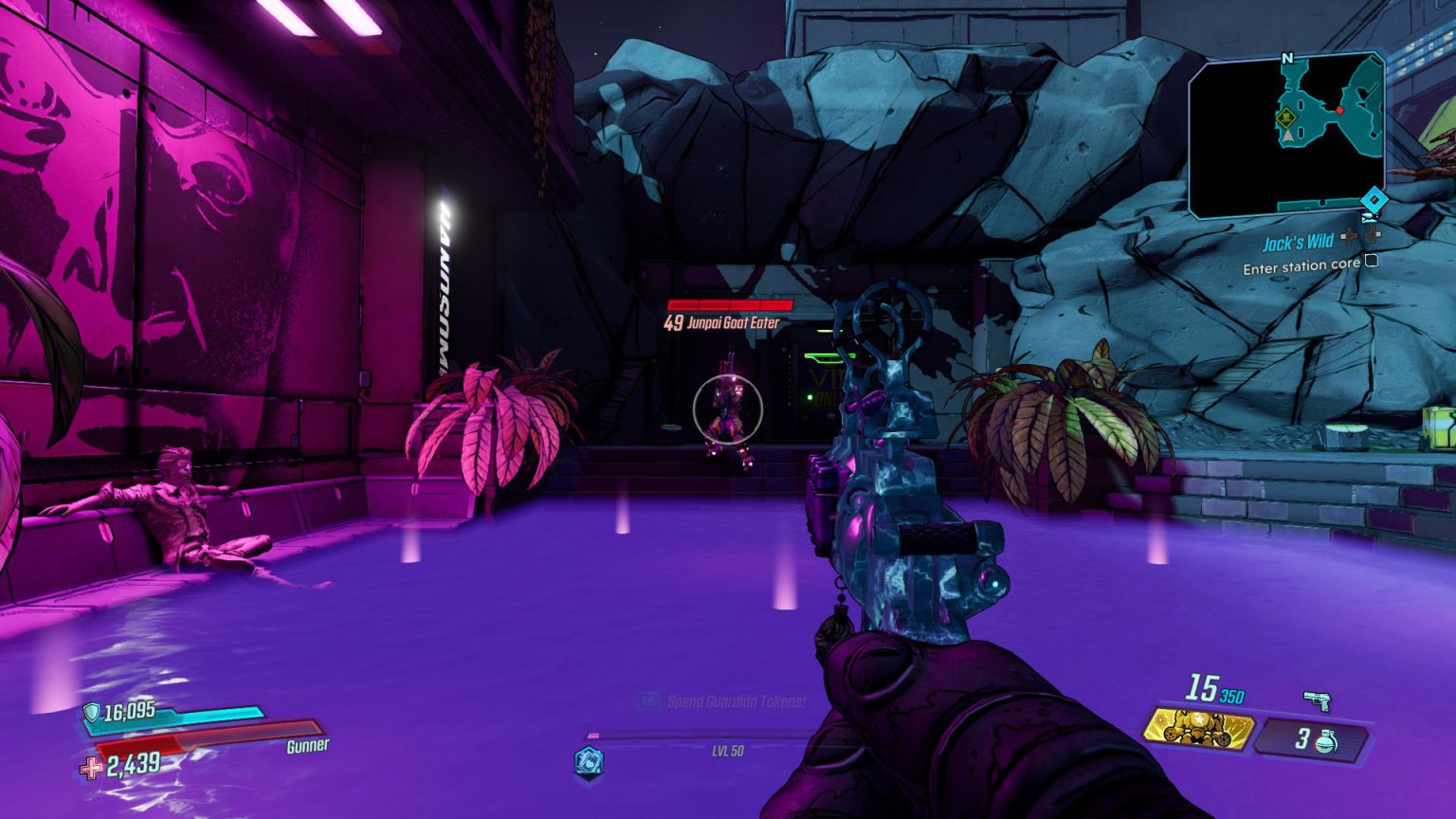Click the yellow quest diamond on the minimap
This screenshot has width=1456, height=819.
[1286, 118]
